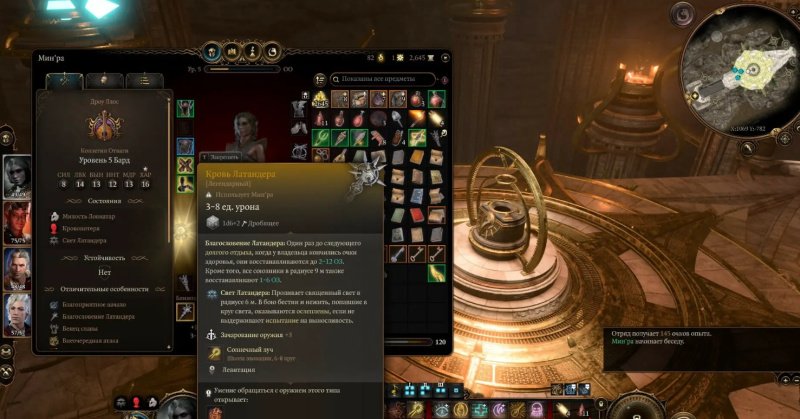Switch to the second character sheet tab
This screenshot has width=800, height=419.
103,81
